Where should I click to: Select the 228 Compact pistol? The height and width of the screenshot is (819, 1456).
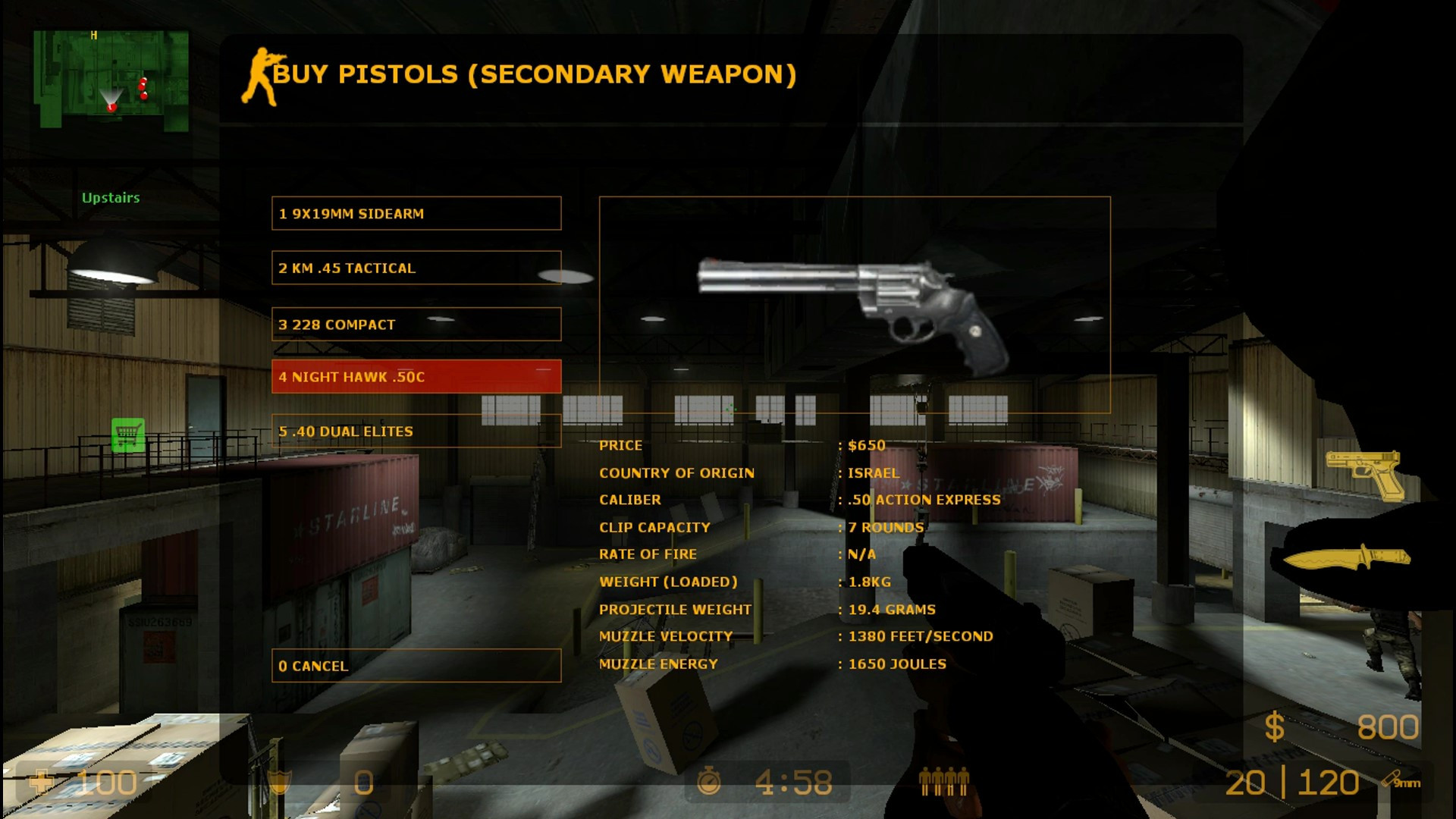point(416,324)
